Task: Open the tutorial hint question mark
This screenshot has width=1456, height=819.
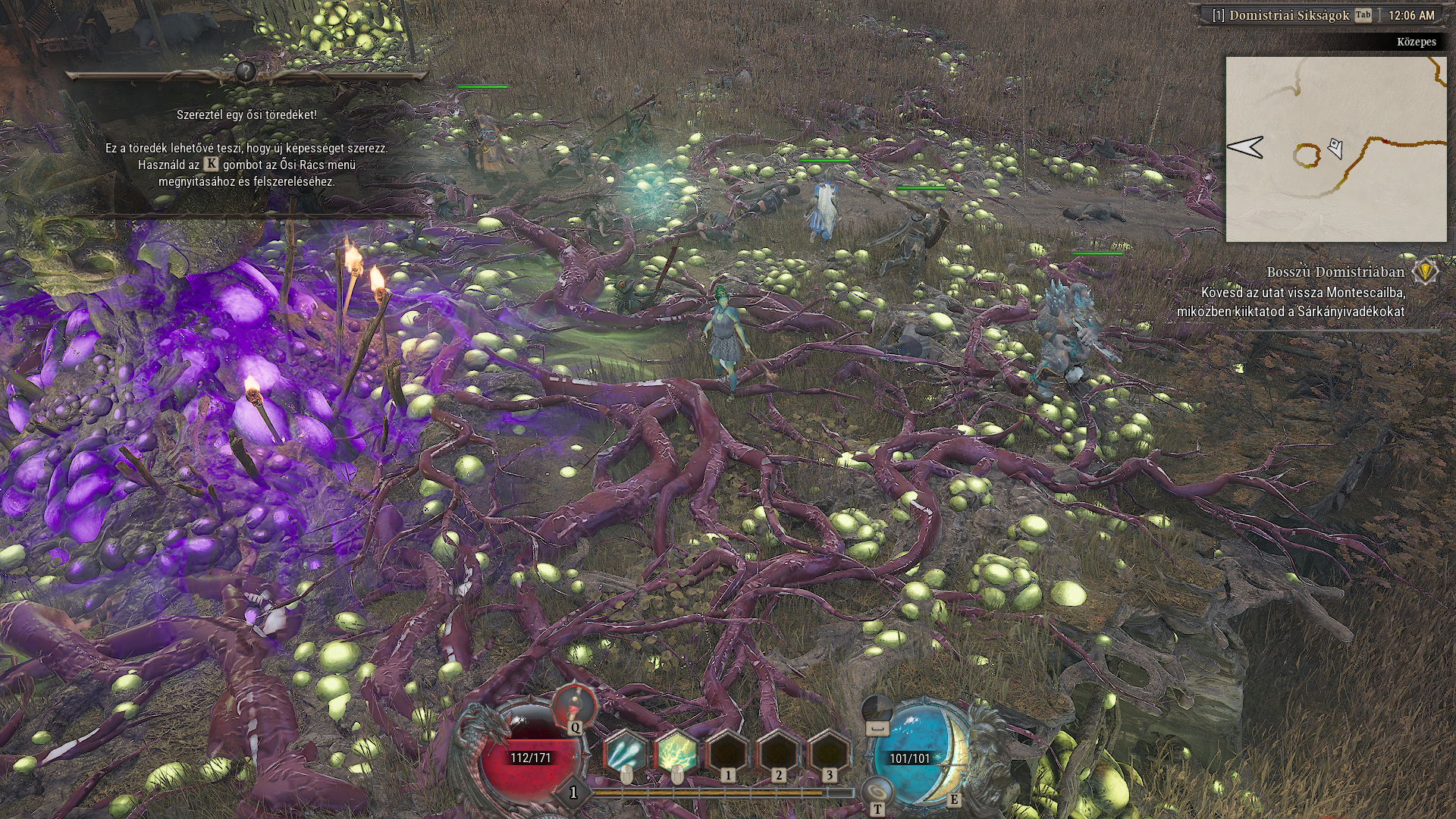Action: pyautogui.click(x=245, y=72)
